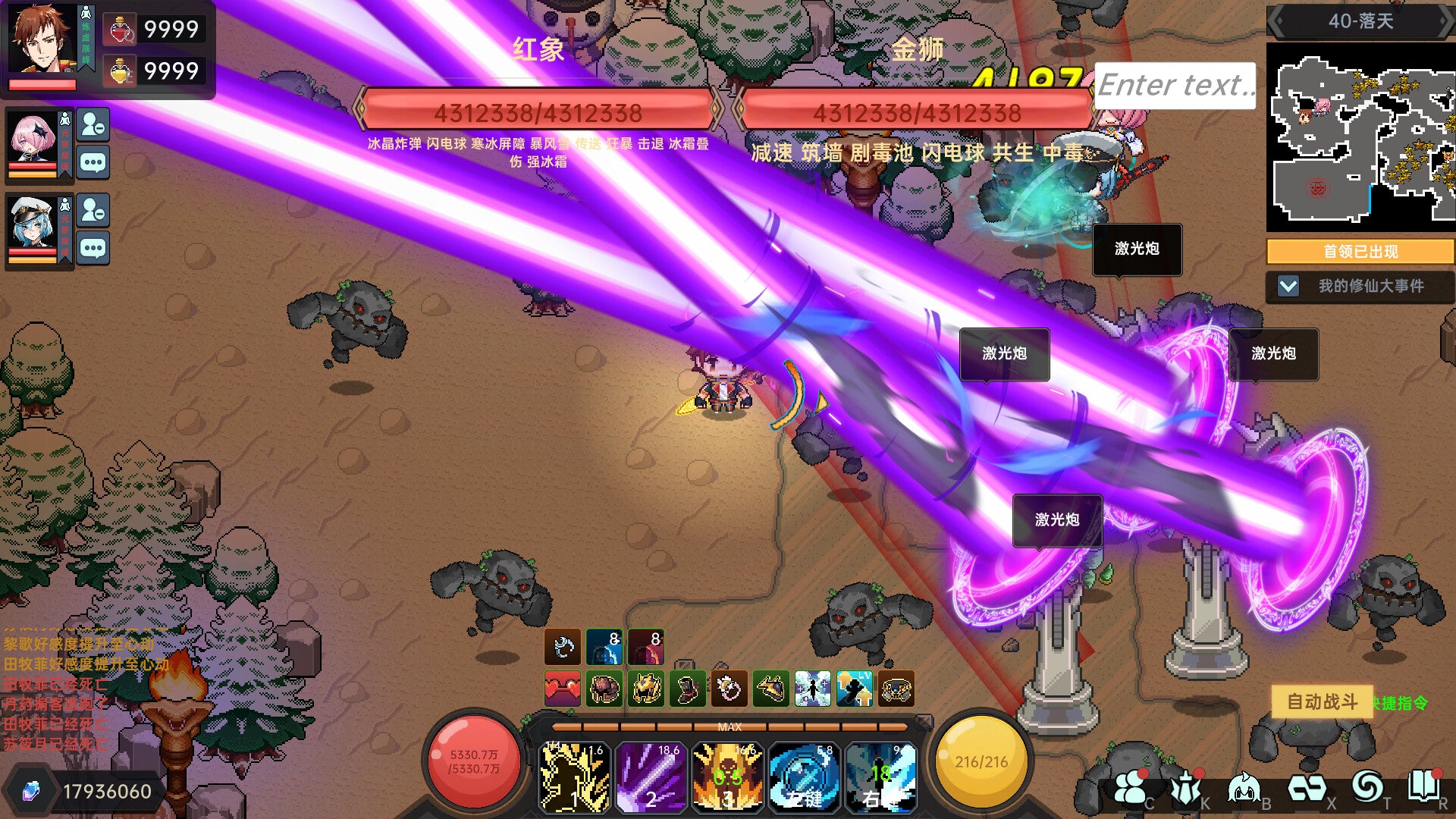Image resolution: width=1456 pixels, height=819 pixels.
Task: Remove the pink-haired companion from party
Action: 93,124
